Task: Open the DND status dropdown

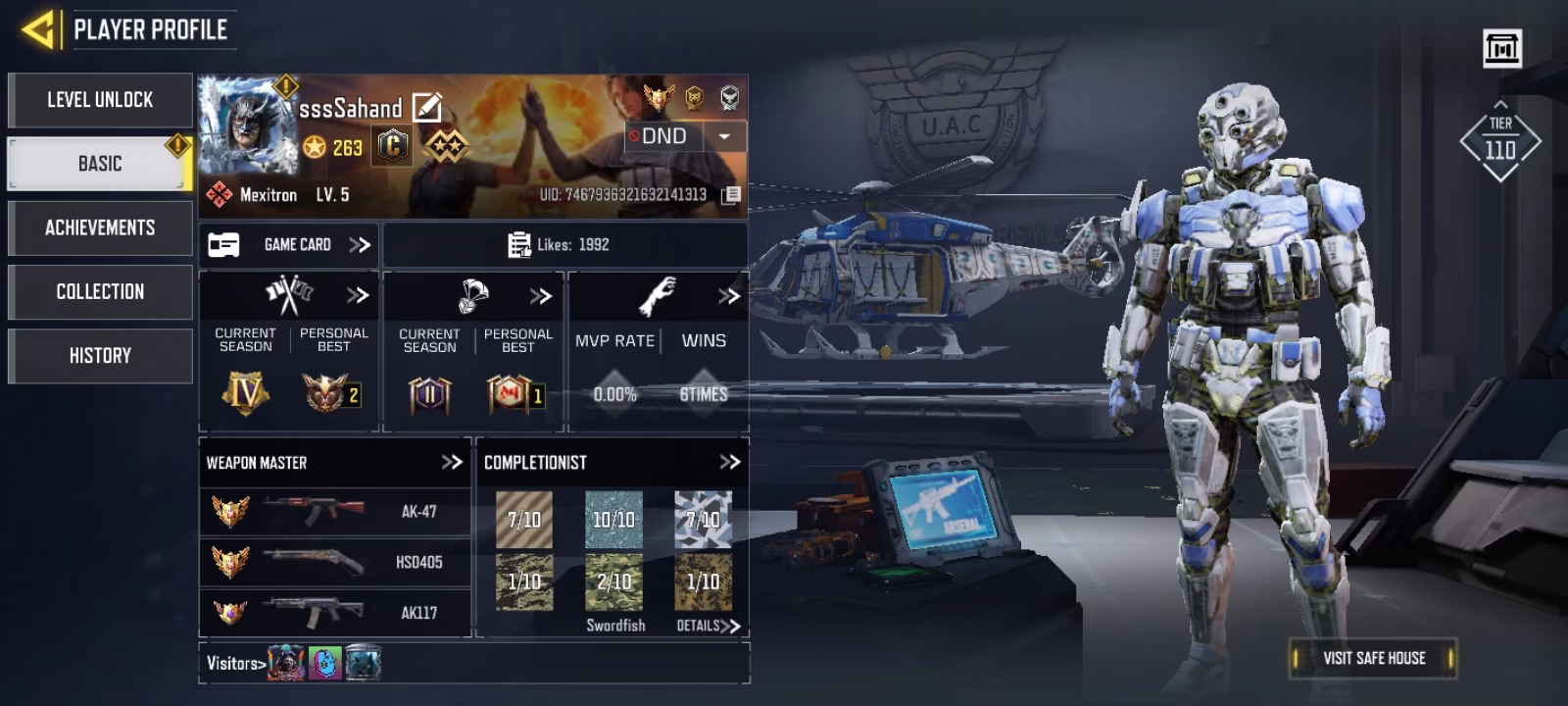Action: coord(724,136)
